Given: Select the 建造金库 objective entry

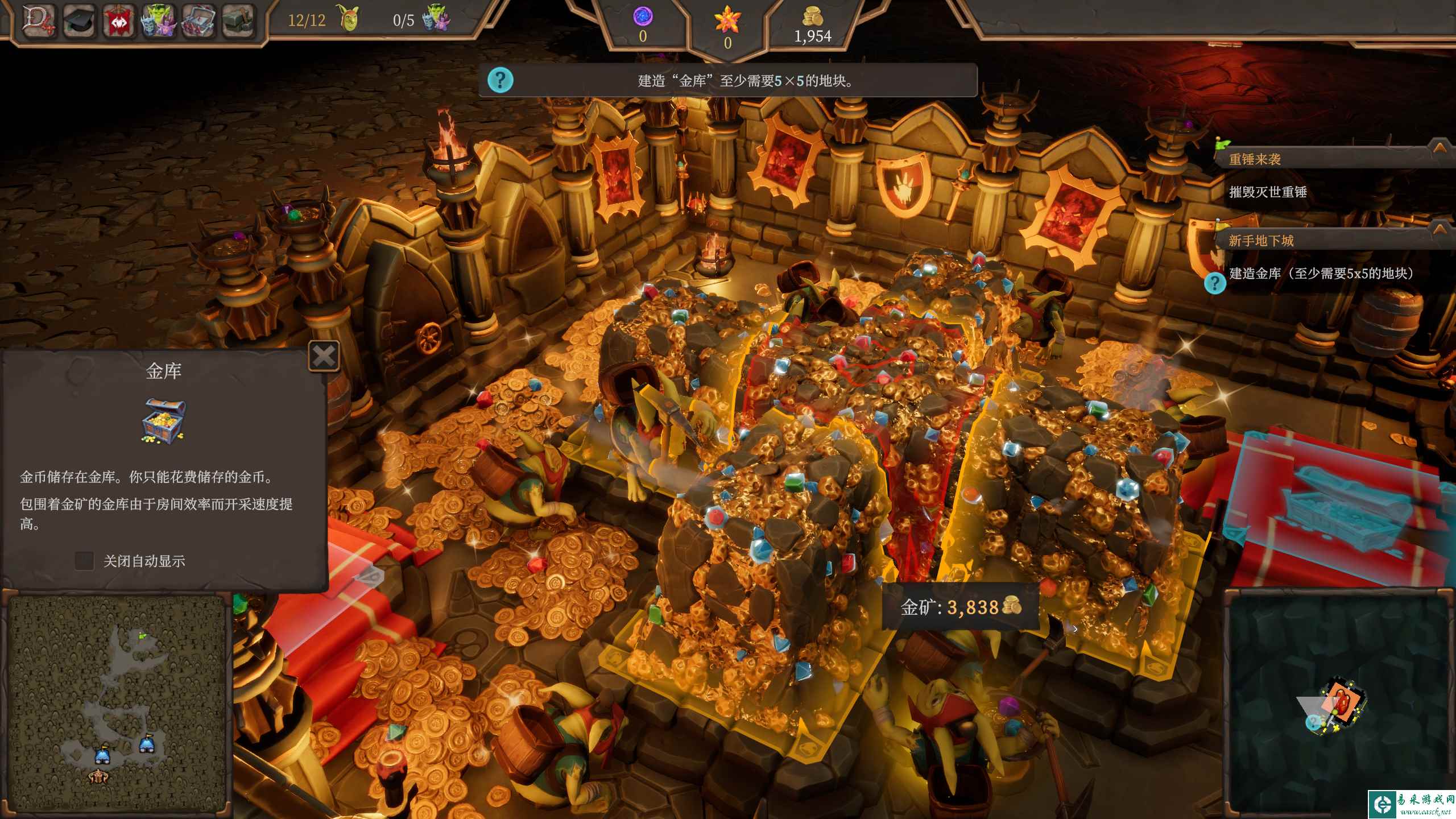Looking at the screenshot, I should tap(1321, 274).
